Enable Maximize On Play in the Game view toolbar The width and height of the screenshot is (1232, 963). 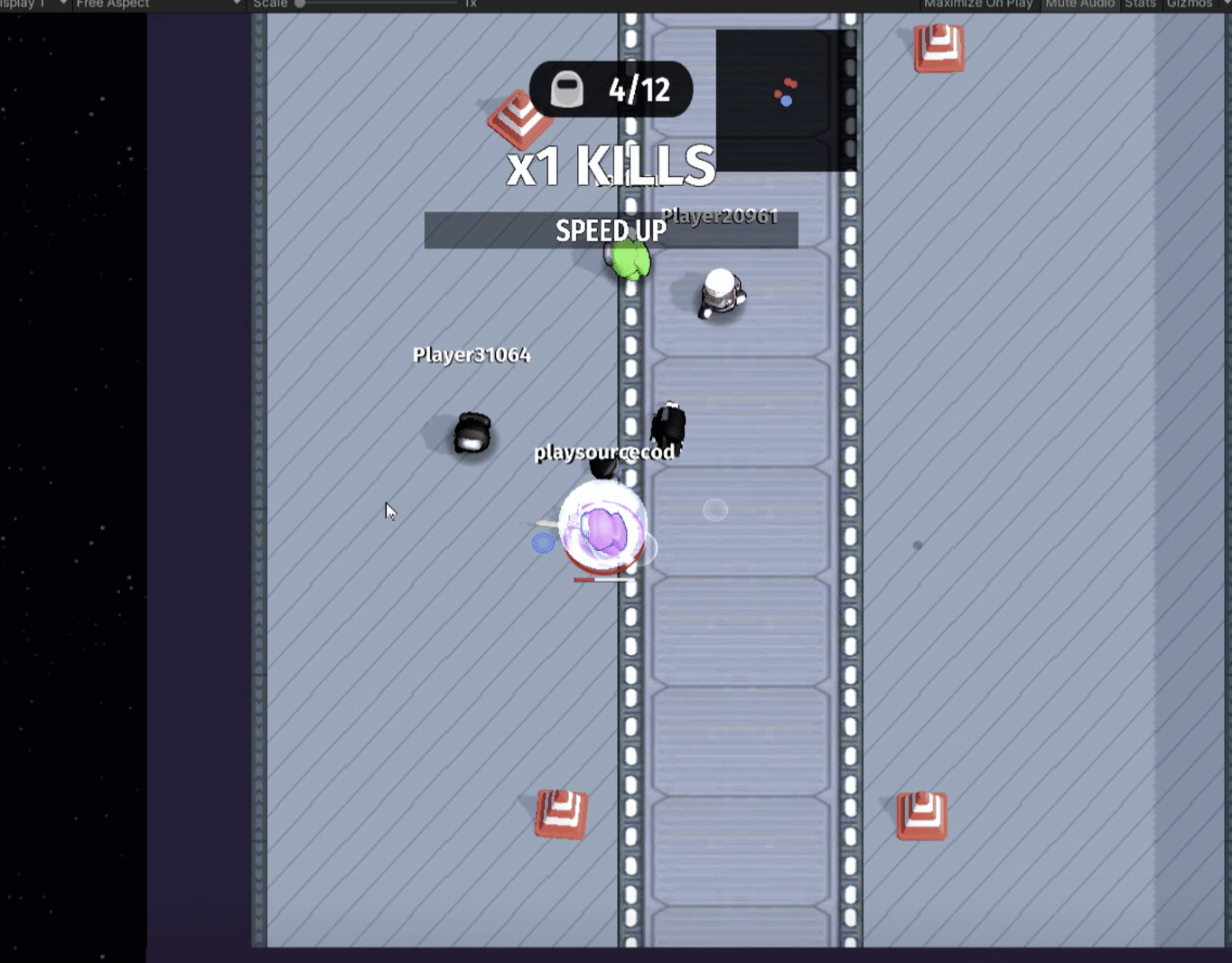pyautogui.click(x=978, y=4)
